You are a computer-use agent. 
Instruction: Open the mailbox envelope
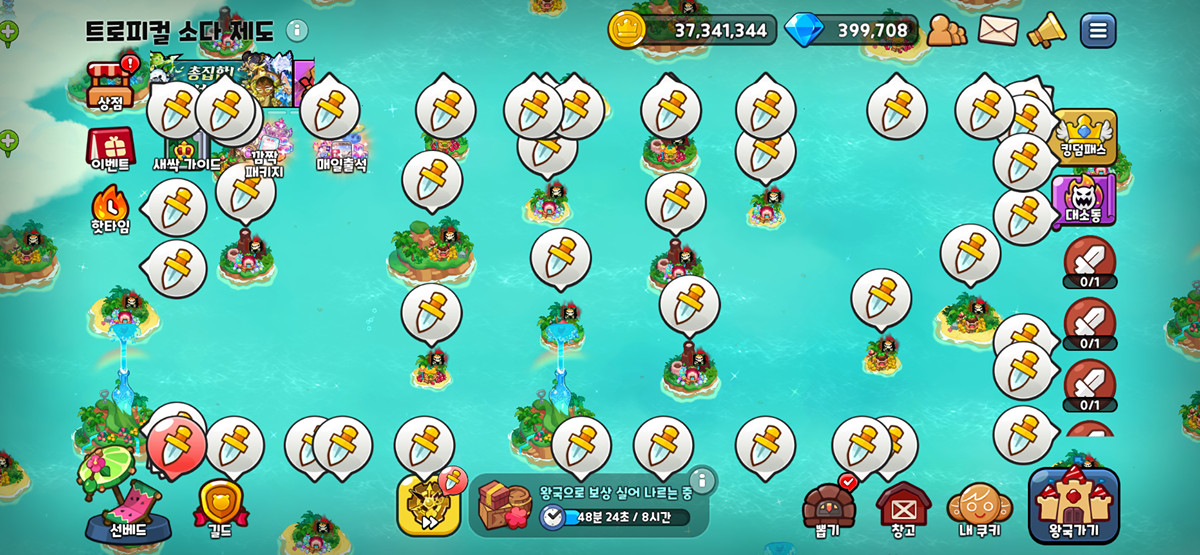(998, 30)
